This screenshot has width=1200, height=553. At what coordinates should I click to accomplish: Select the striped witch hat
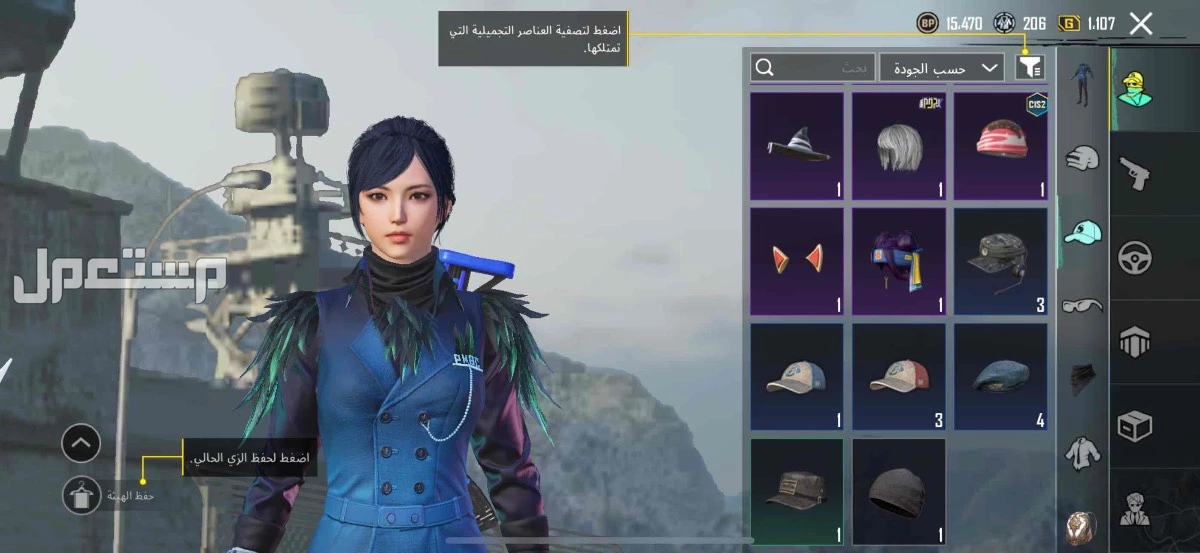(x=797, y=146)
